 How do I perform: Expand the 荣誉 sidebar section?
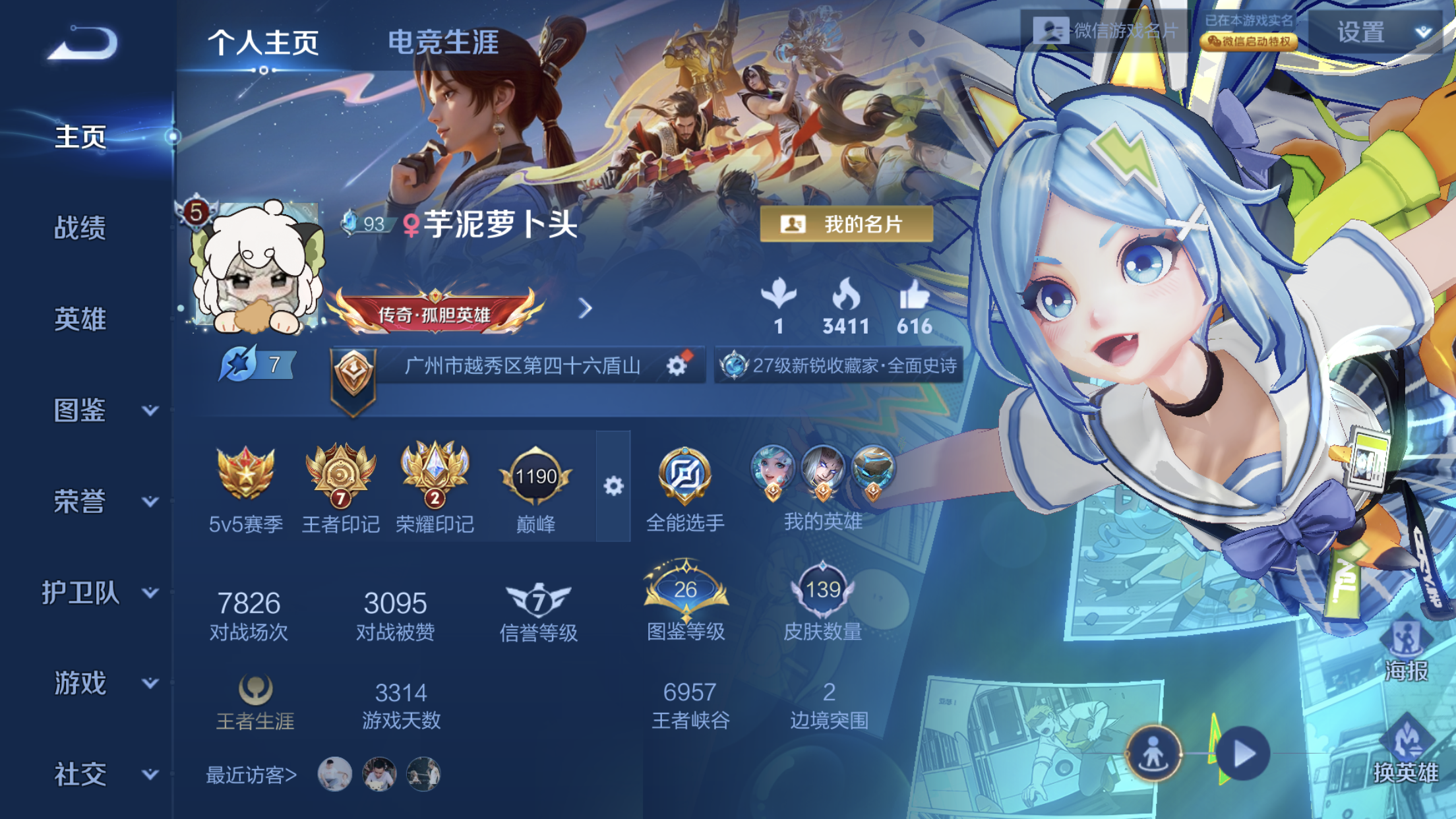tap(100, 502)
